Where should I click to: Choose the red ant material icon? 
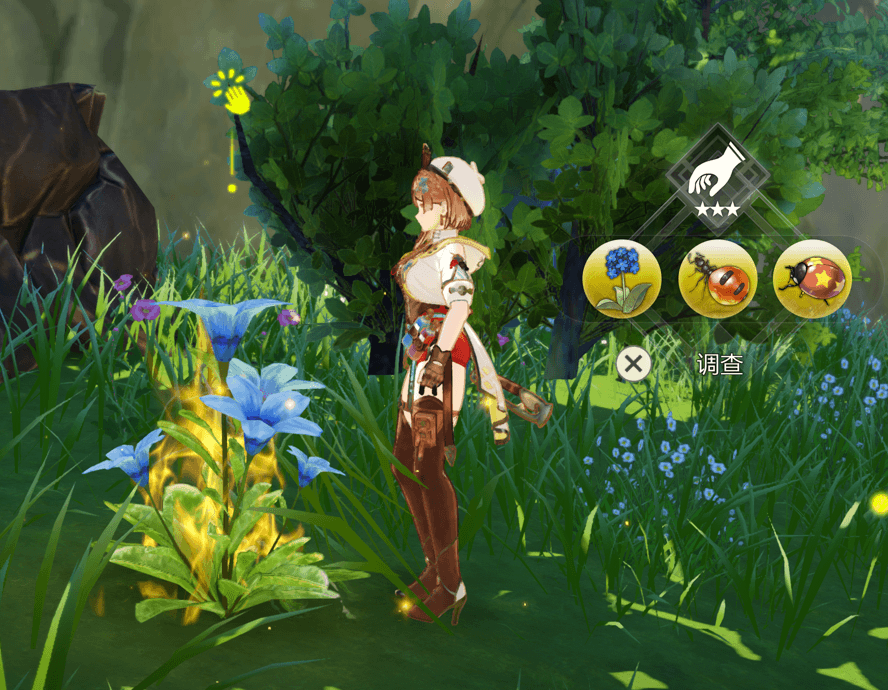point(717,279)
